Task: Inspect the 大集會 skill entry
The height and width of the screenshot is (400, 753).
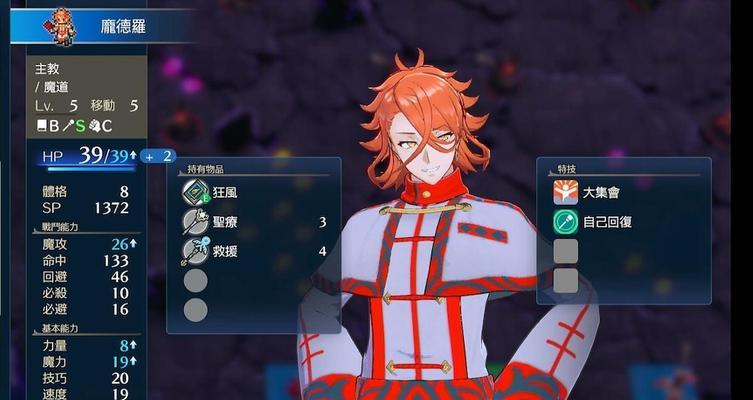Action: coord(607,192)
